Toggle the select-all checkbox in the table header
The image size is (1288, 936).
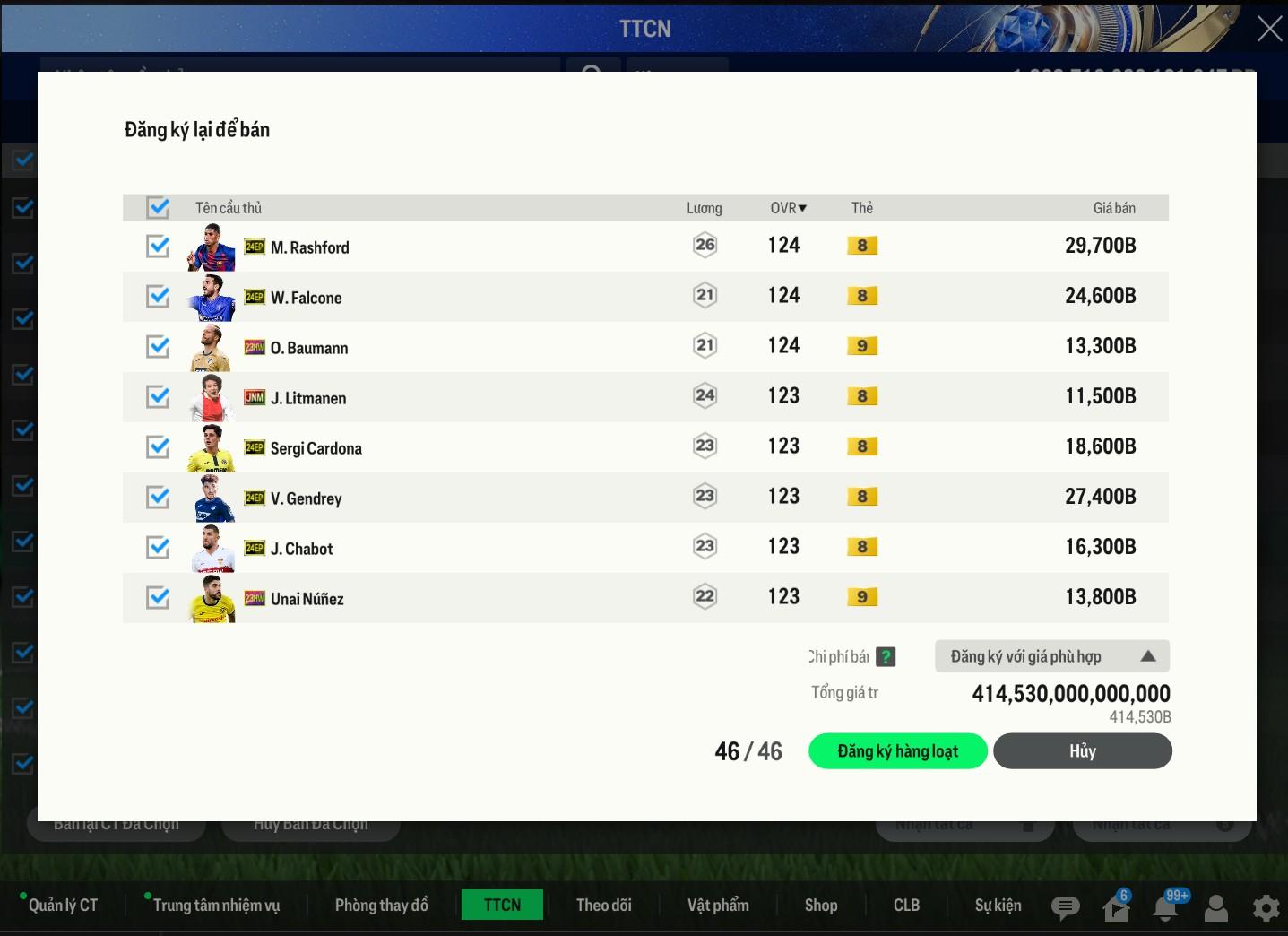click(x=158, y=208)
